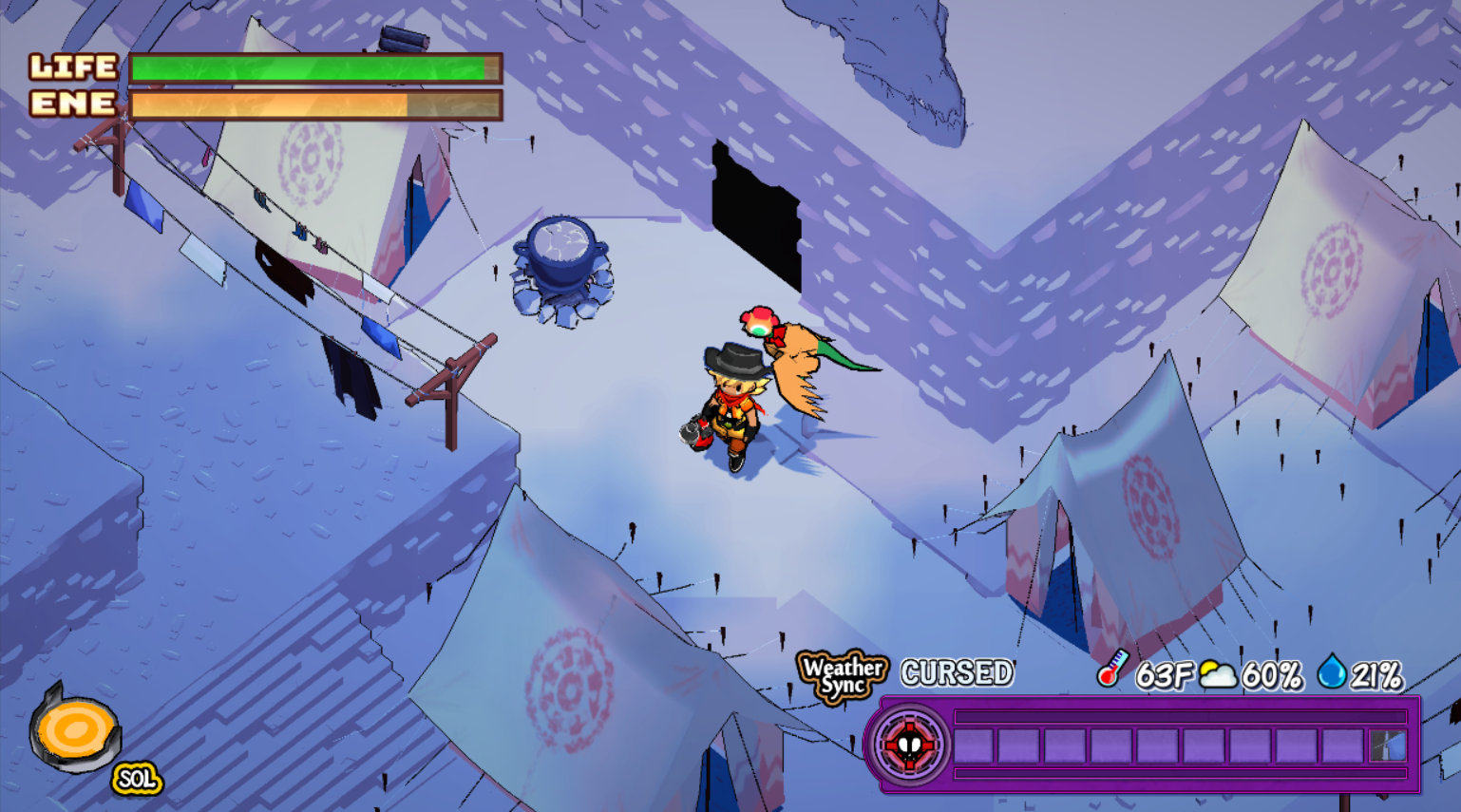This screenshot has width=1461, height=812.
Task: Select the orange SOL weapon icon
Action: (76, 731)
